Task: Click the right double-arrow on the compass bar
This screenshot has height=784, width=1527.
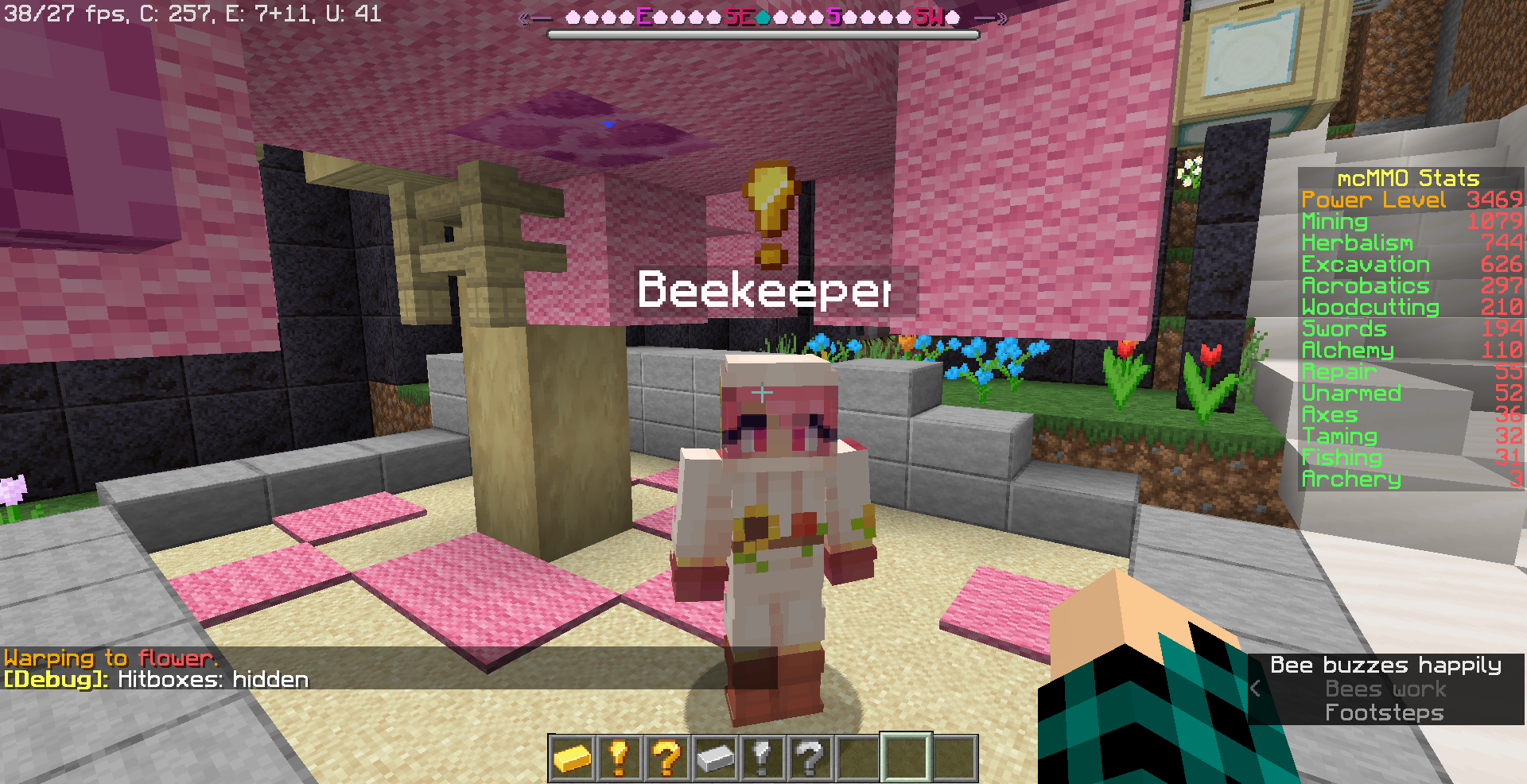Action: pyautogui.click(x=1004, y=17)
